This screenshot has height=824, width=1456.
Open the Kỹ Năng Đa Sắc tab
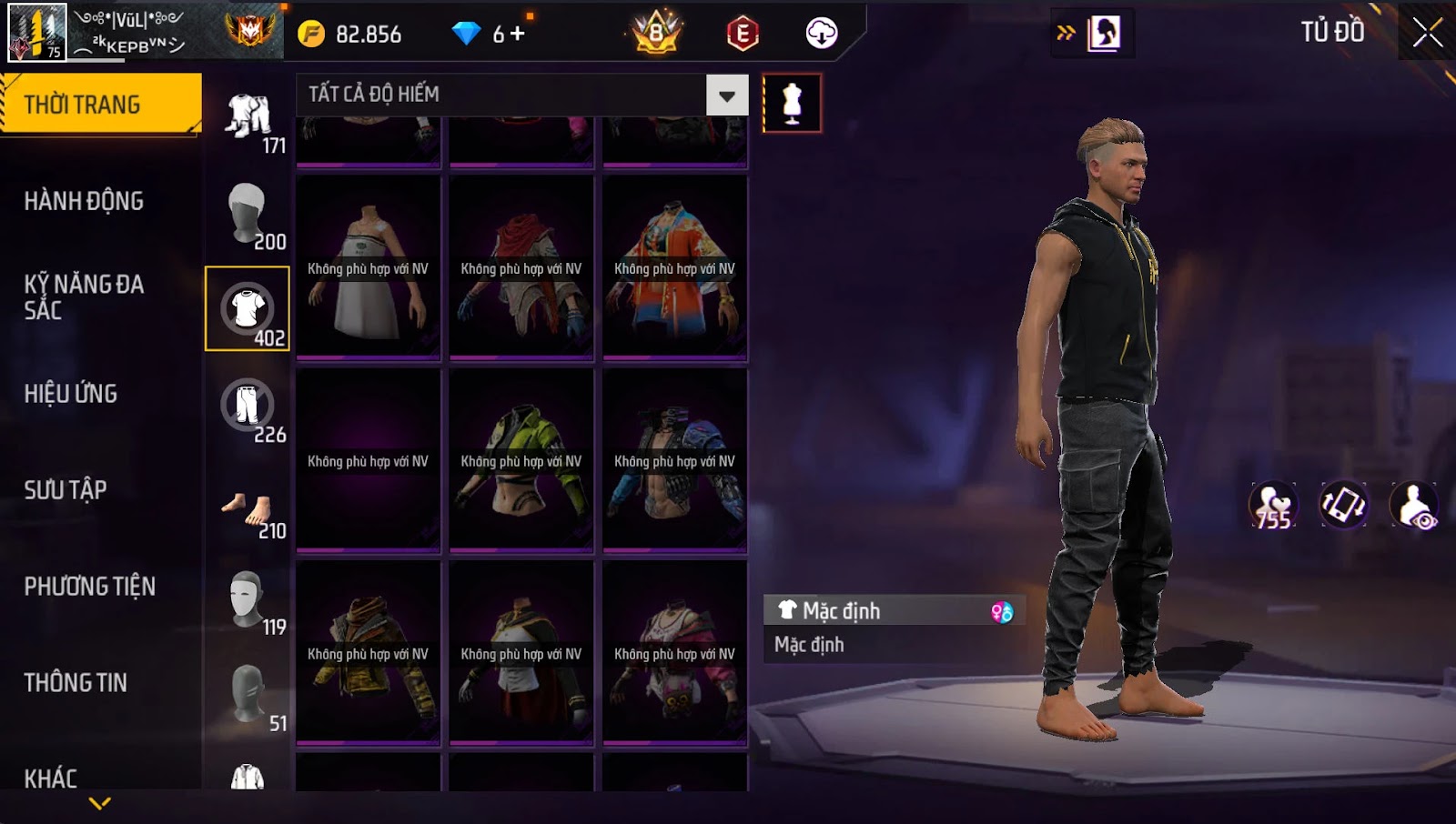84,296
